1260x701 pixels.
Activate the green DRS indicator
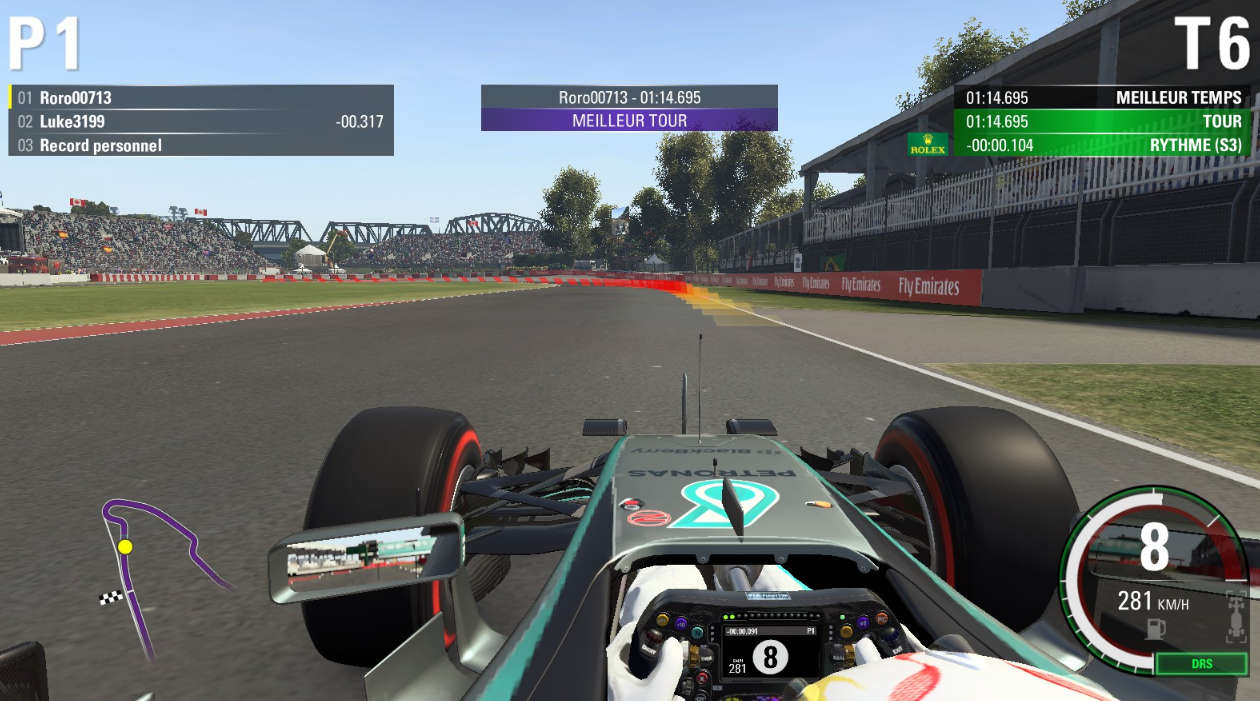(1200, 664)
